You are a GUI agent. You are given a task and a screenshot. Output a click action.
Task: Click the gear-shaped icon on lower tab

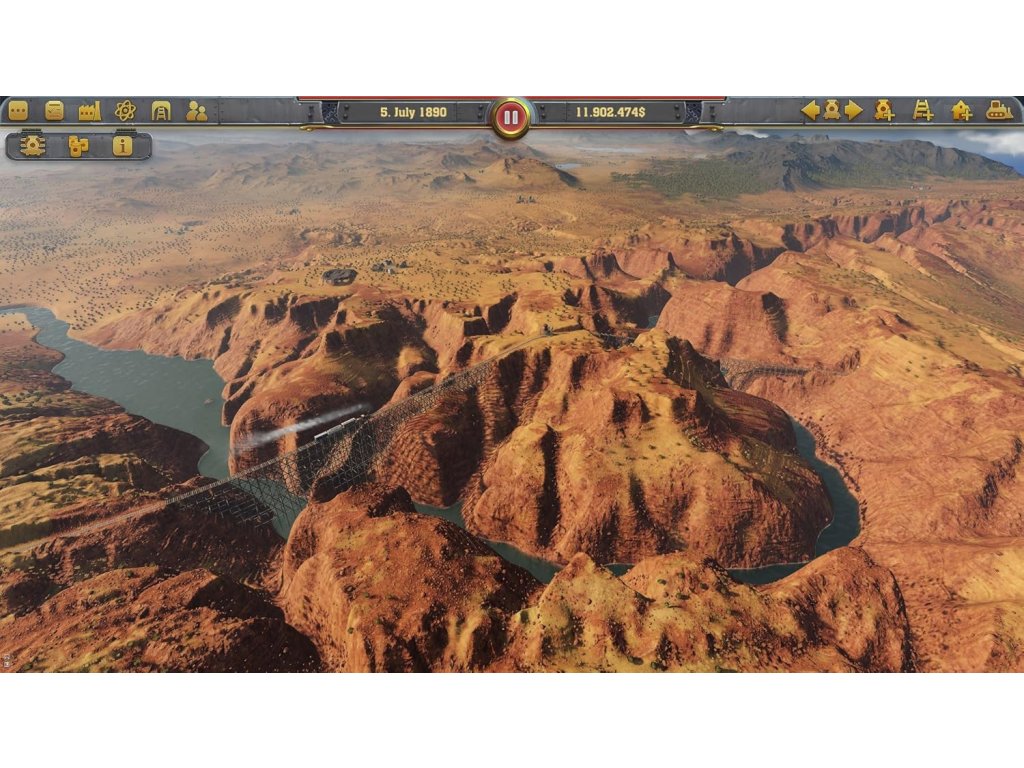(x=33, y=146)
